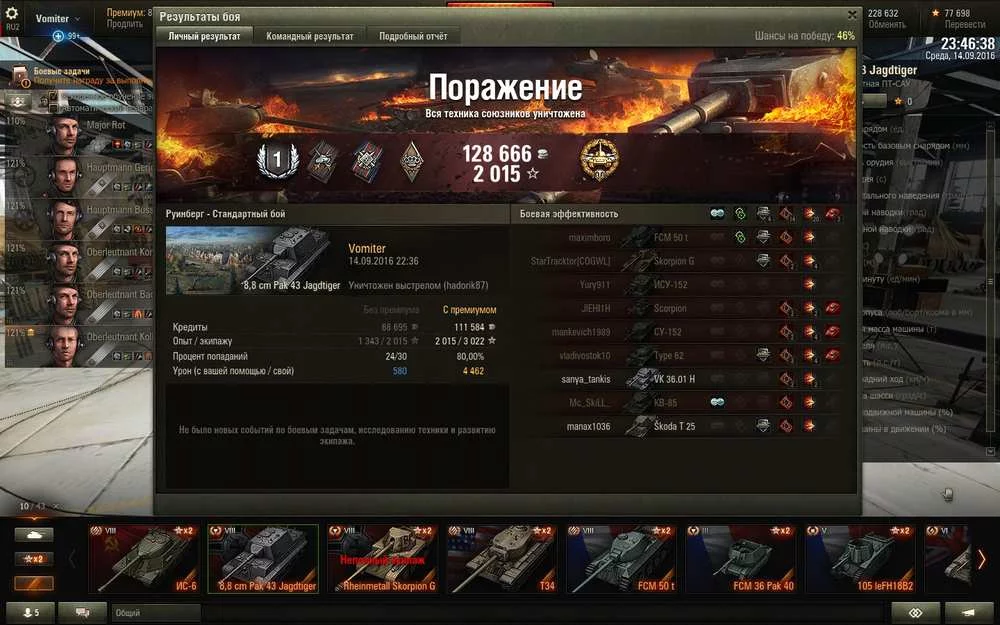Pick the FCM 50 t tank
Screen dimensions: 1000x625
(619, 559)
